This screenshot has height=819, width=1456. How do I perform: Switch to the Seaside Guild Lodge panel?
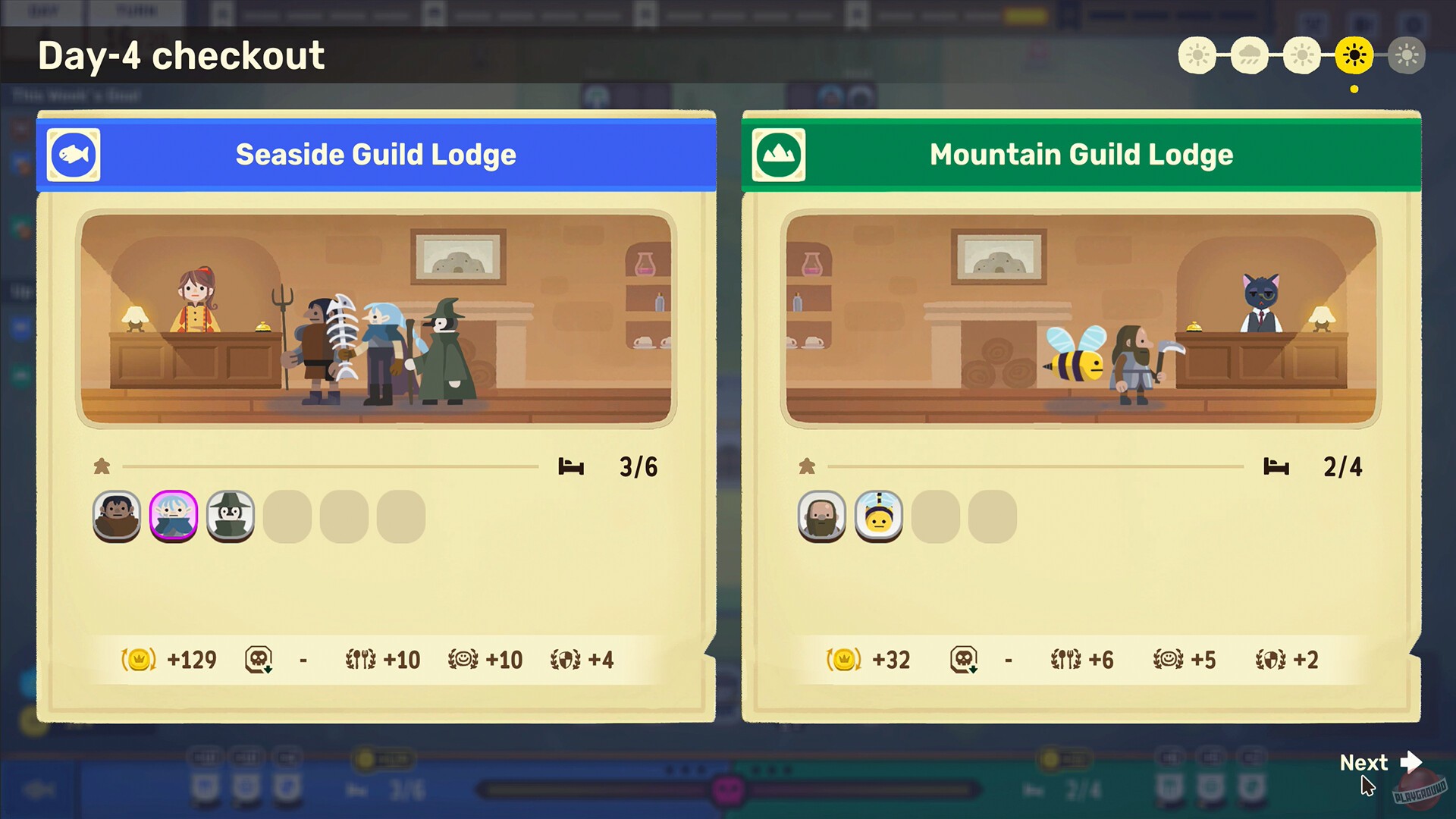click(x=376, y=155)
